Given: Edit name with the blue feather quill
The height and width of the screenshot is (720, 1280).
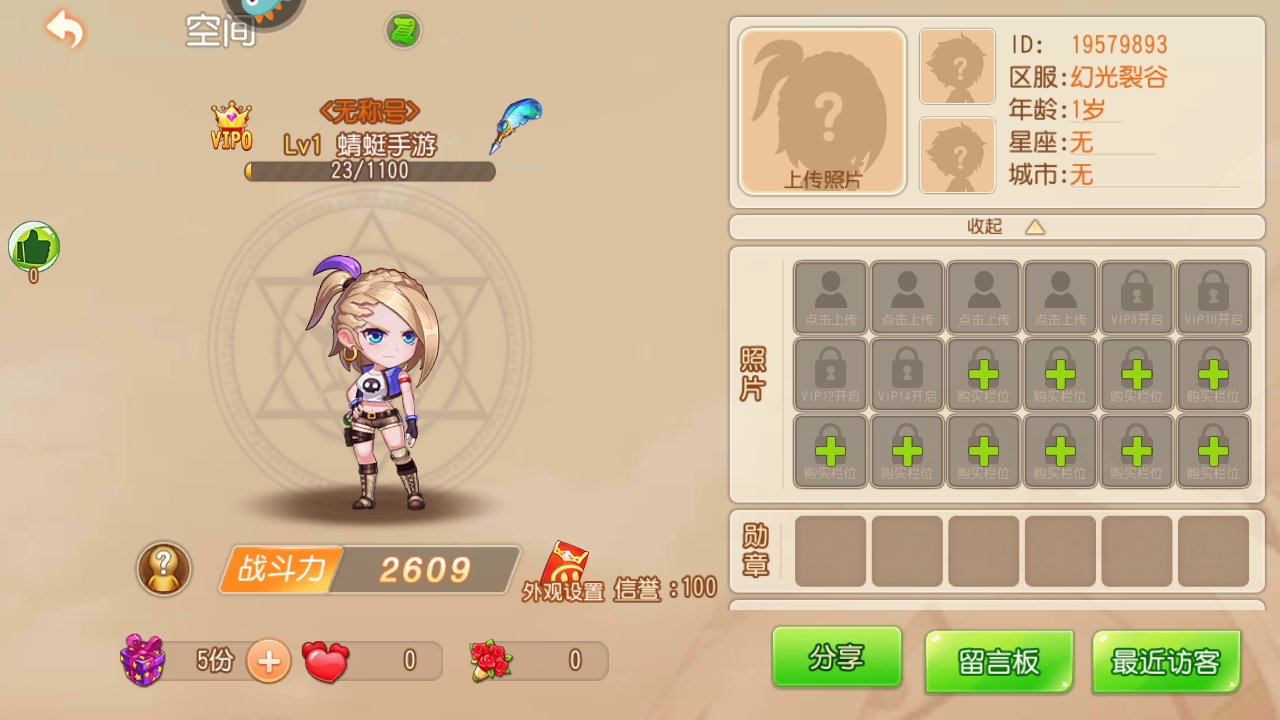Looking at the screenshot, I should [515, 125].
